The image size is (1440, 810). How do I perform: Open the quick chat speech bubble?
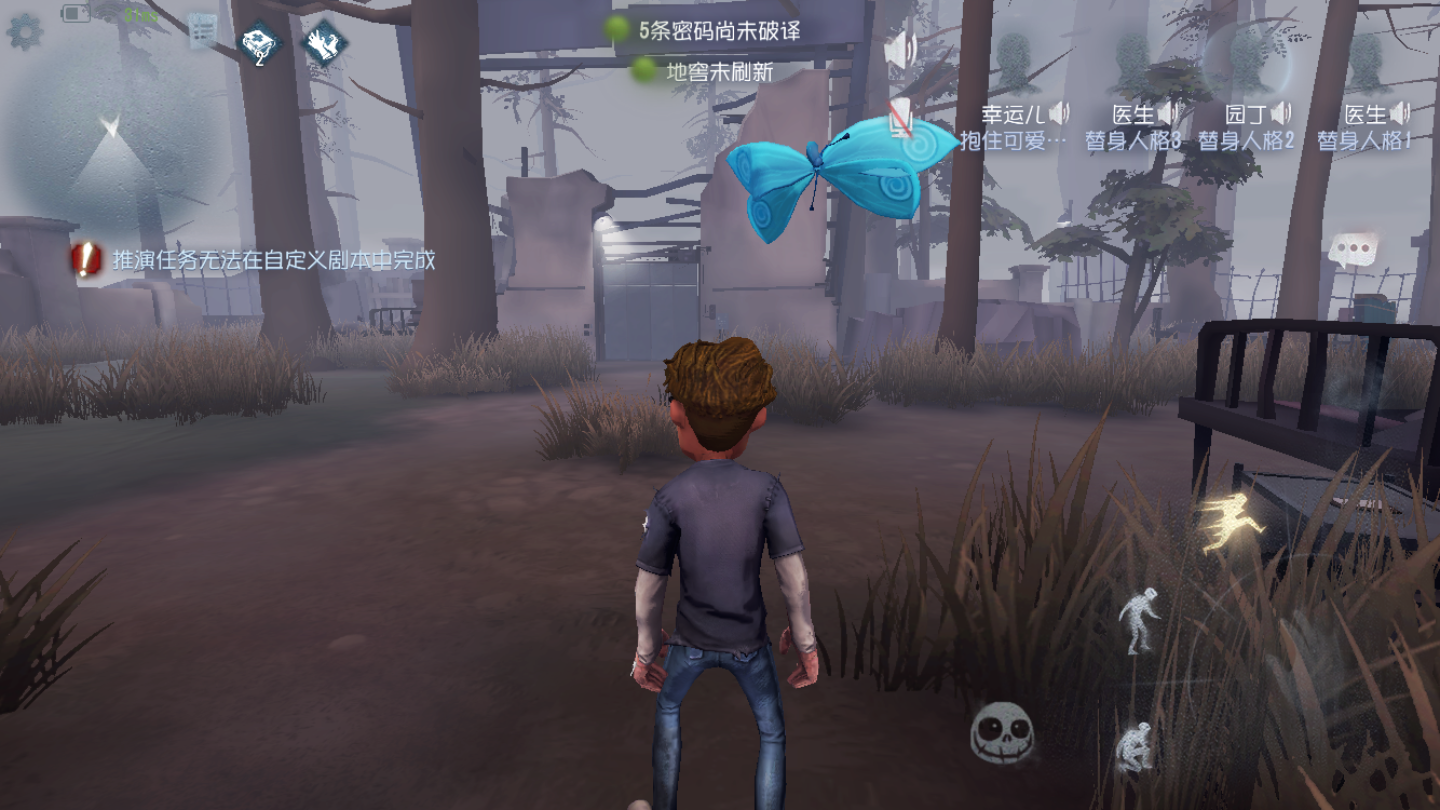(x=1353, y=250)
